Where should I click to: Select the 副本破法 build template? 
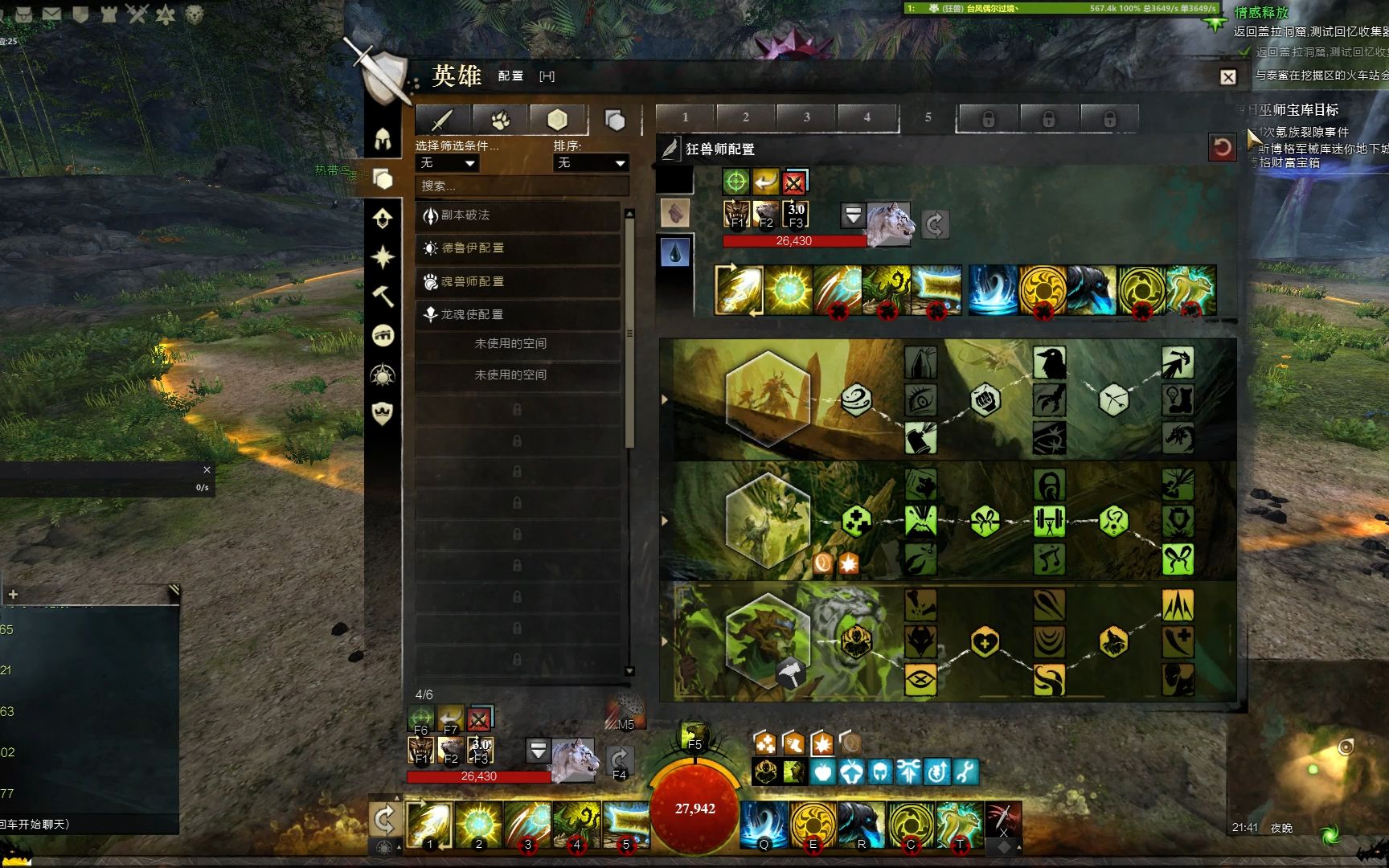click(x=518, y=215)
